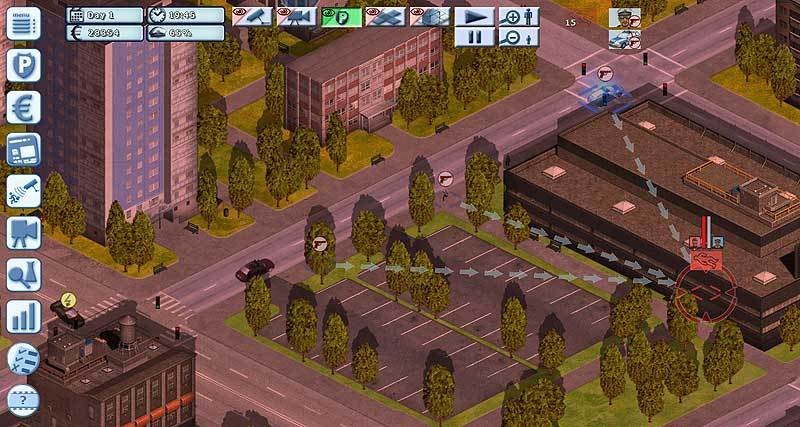Toggle film camera overlay visibility
This screenshot has height=427, width=800.
[295, 16]
